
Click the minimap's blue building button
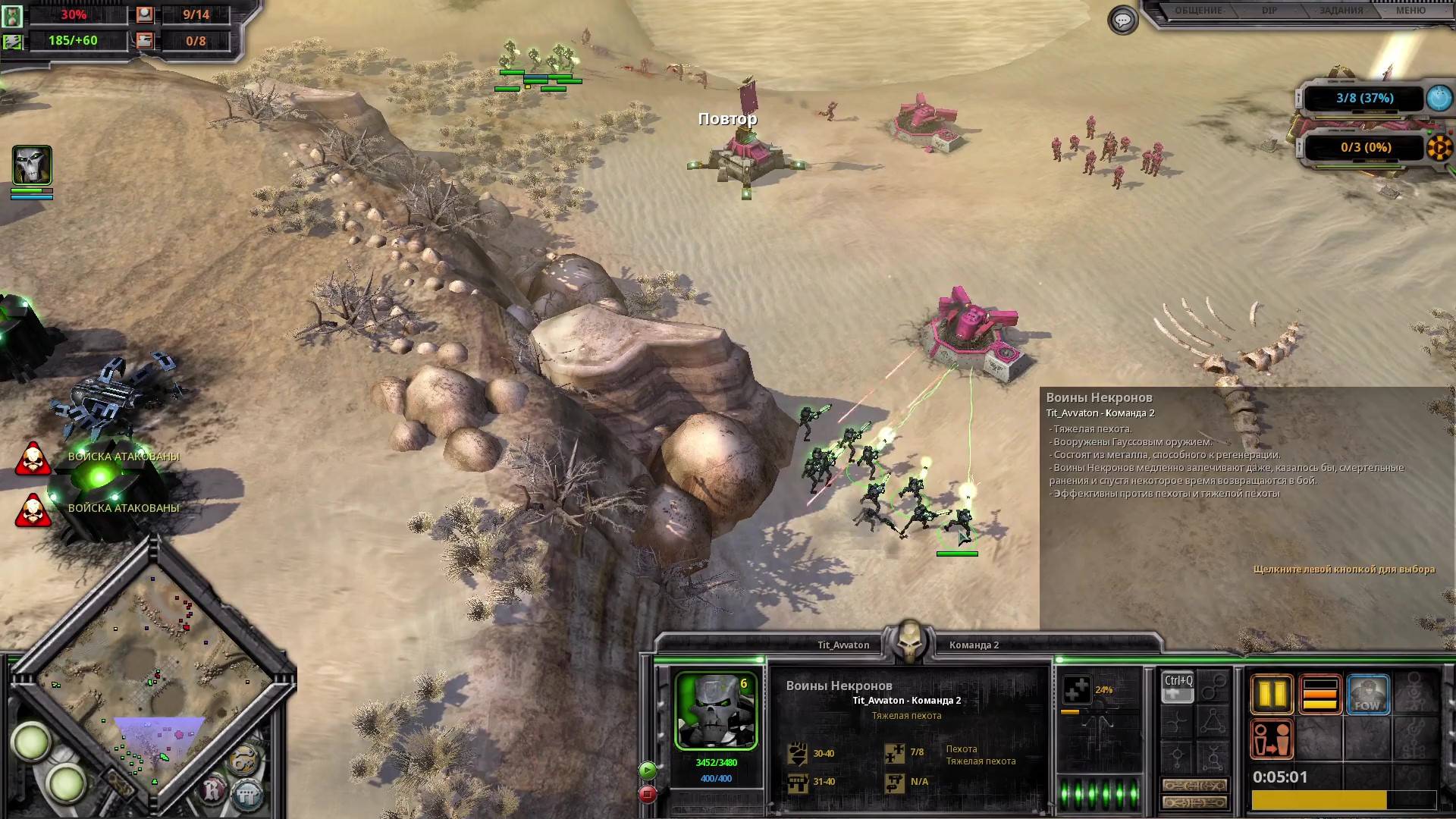[246, 795]
